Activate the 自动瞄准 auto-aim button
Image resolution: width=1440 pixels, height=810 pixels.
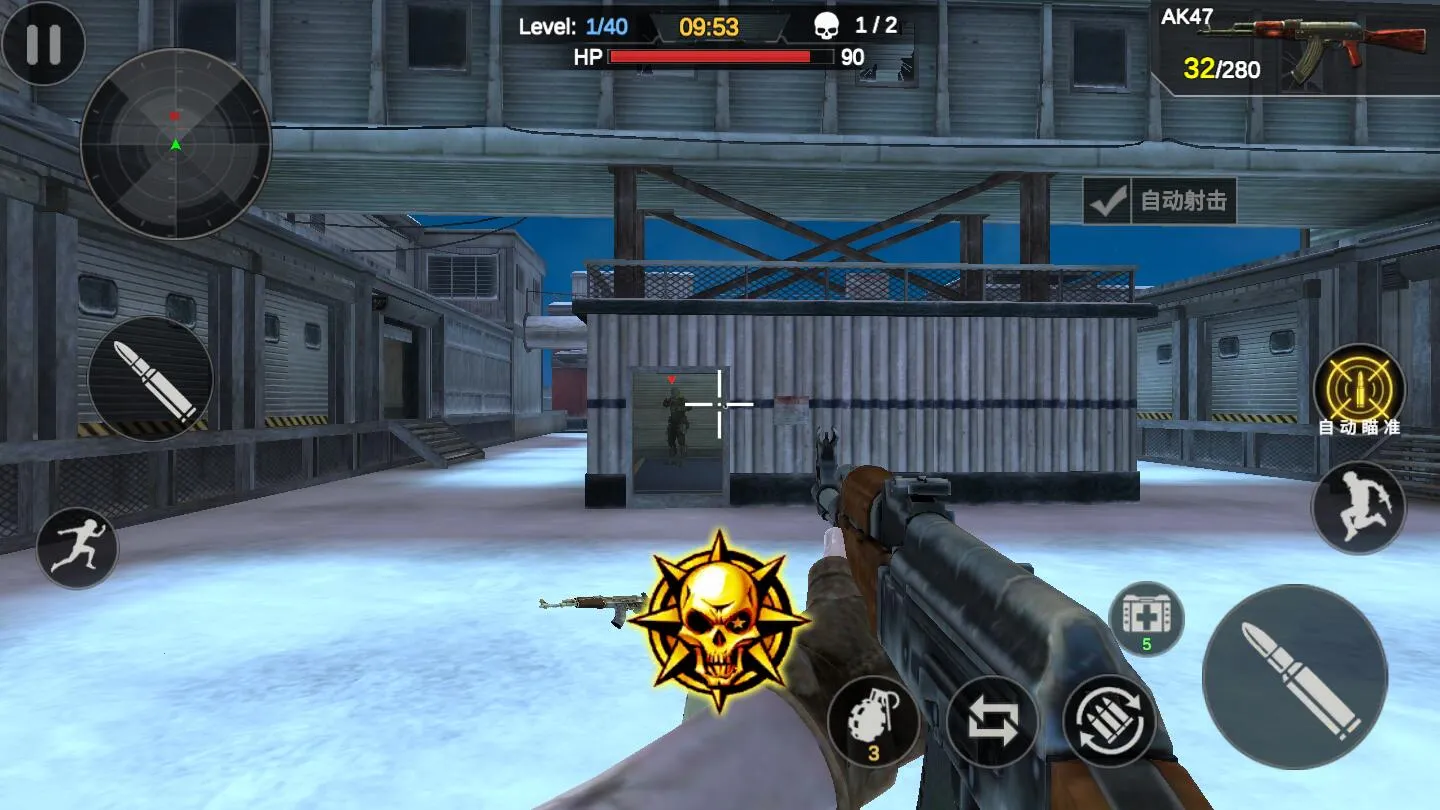click(x=1358, y=388)
